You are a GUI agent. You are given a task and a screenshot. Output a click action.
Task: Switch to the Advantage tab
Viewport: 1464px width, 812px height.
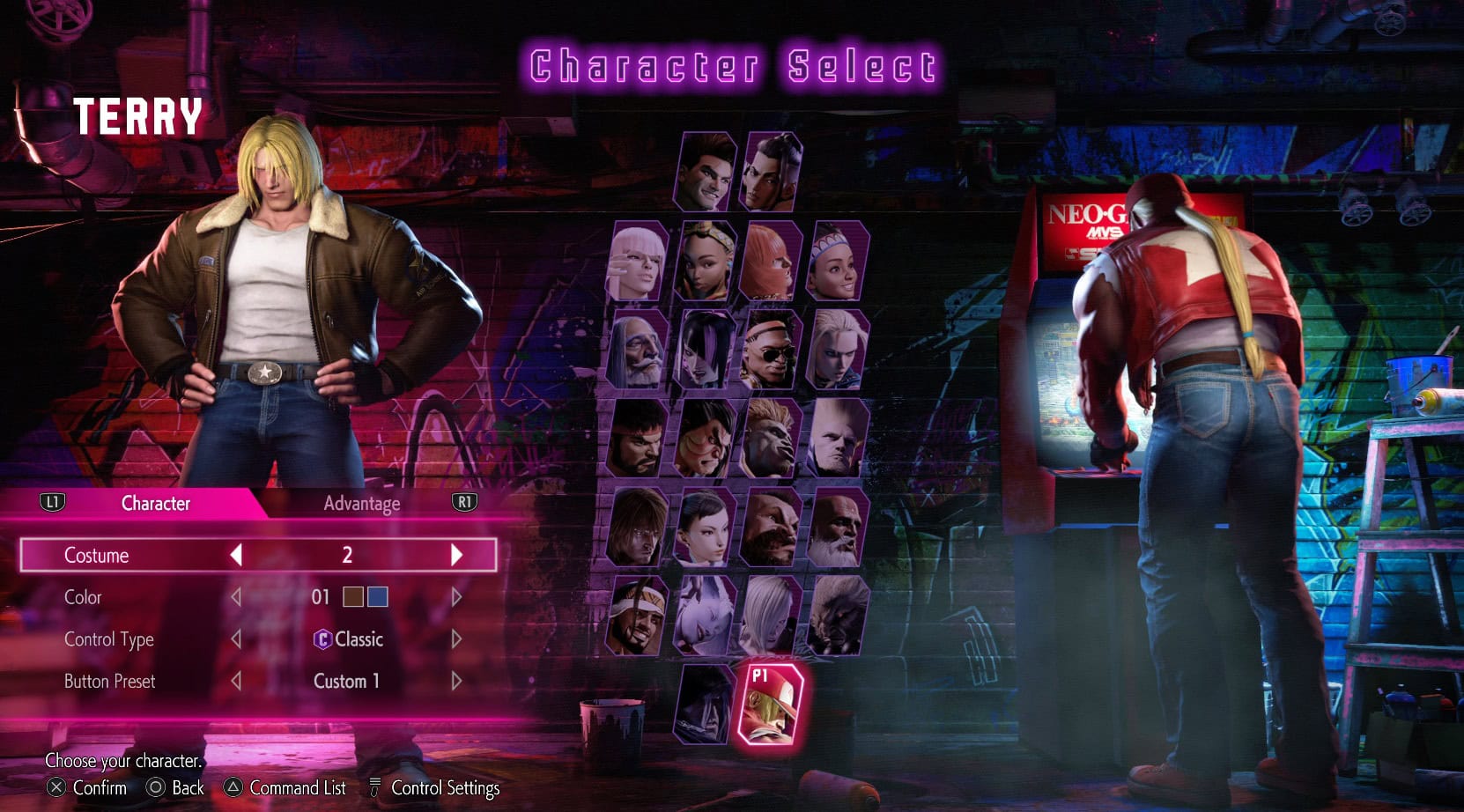[x=361, y=503]
